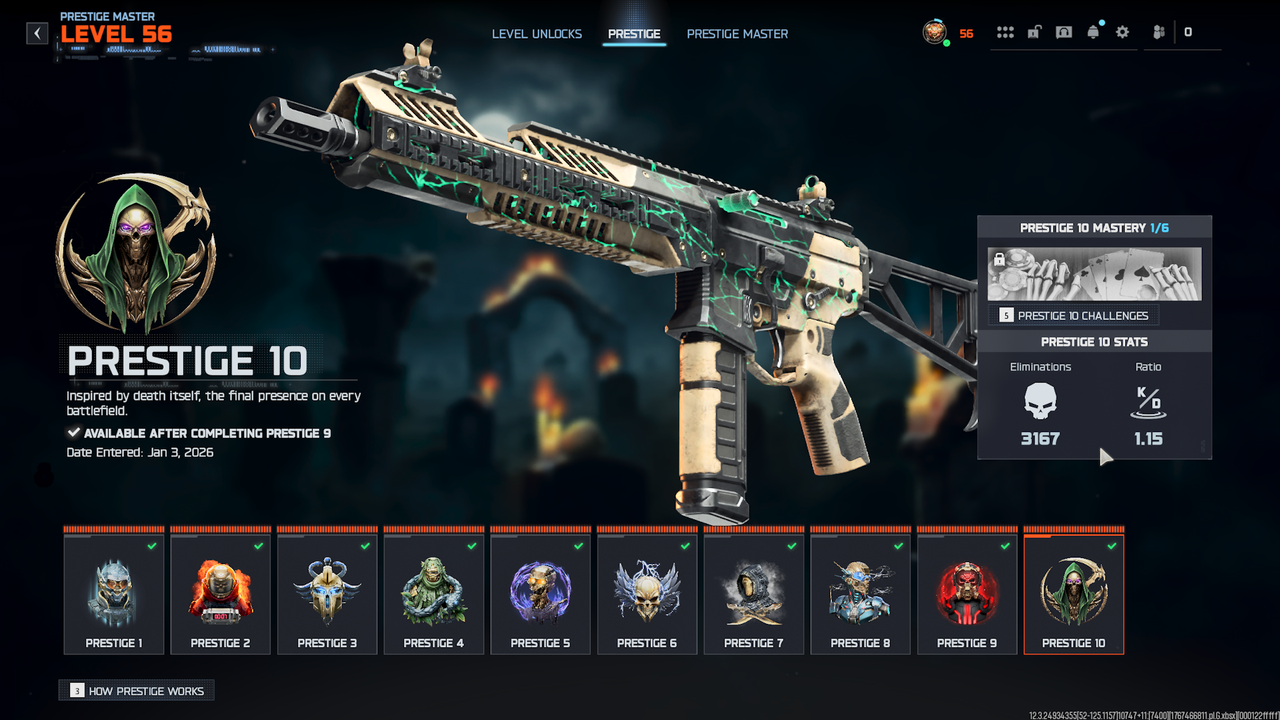Click the unlocked padlock icon
The image size is (1280, 720).
click(x=1034, y=33)
